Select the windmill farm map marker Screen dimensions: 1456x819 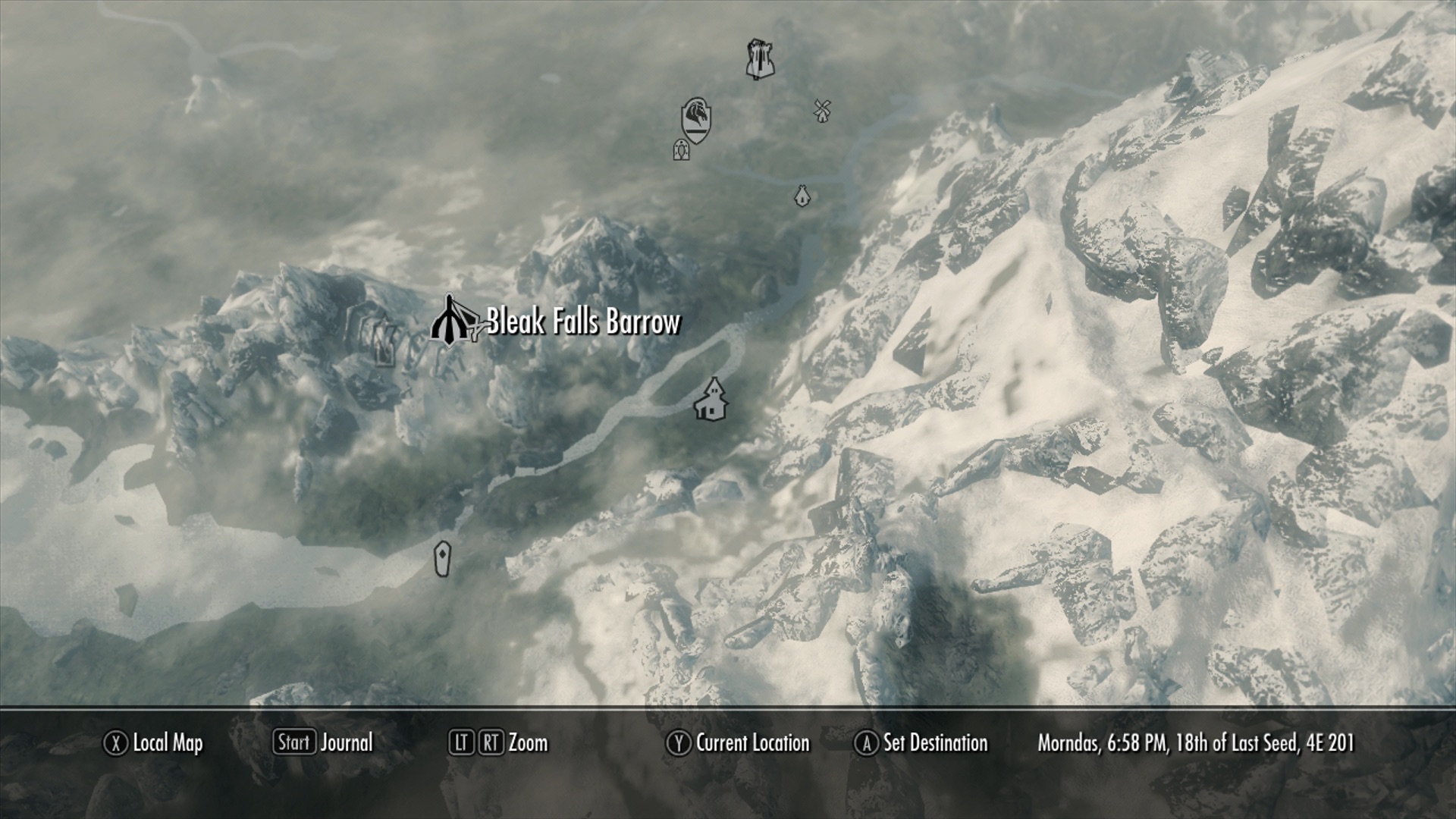coord(821,110)
